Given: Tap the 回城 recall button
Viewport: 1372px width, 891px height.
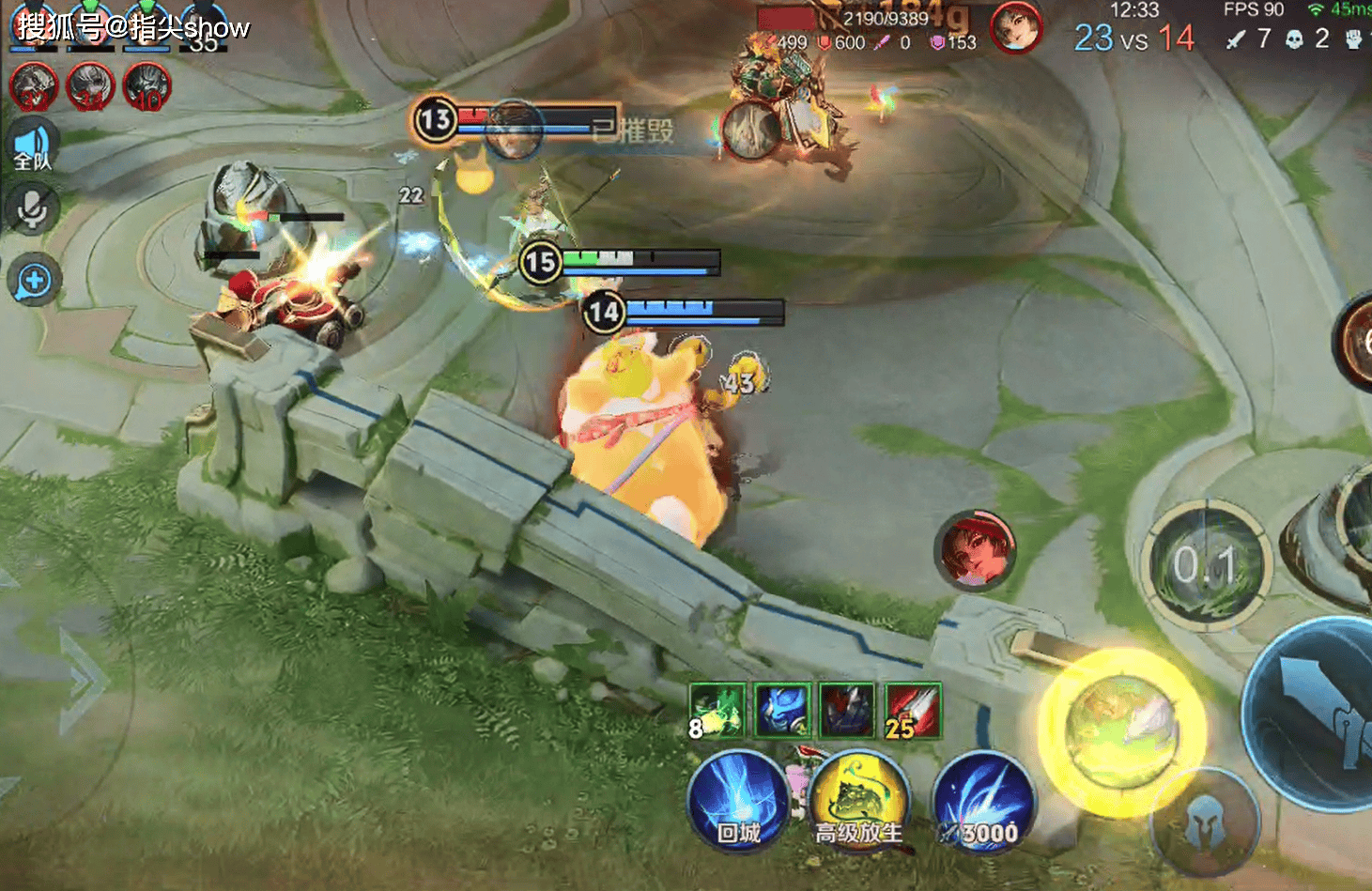Looking at the screenshot, I should (x=737, y=804).
